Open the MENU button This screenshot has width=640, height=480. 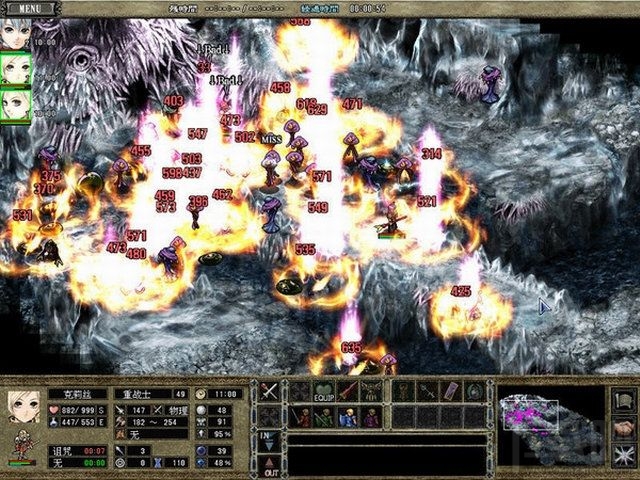click(x=30, y=7)
